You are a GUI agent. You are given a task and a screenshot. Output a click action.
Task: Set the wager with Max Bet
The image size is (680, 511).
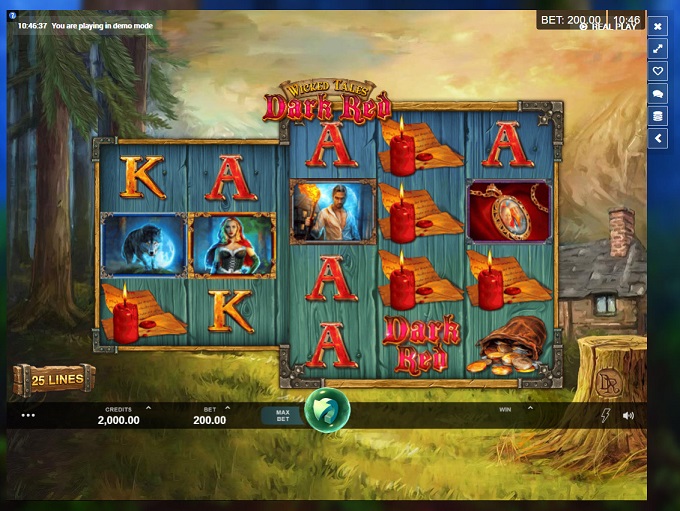(282, 415)
